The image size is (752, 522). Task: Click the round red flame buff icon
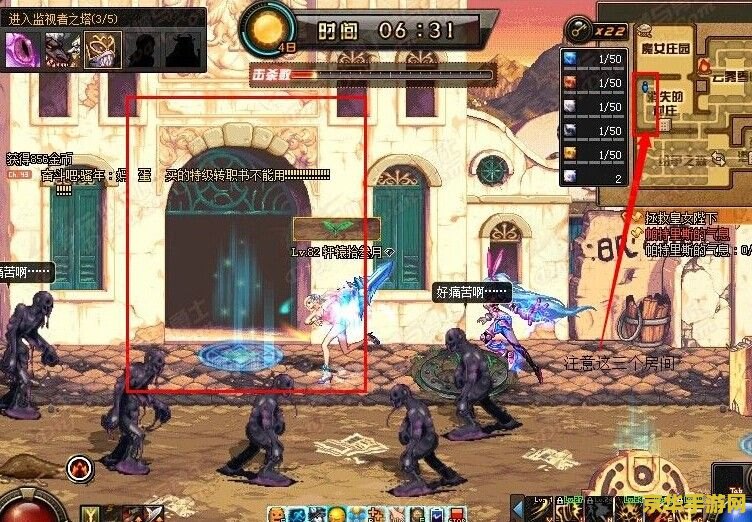81,467
